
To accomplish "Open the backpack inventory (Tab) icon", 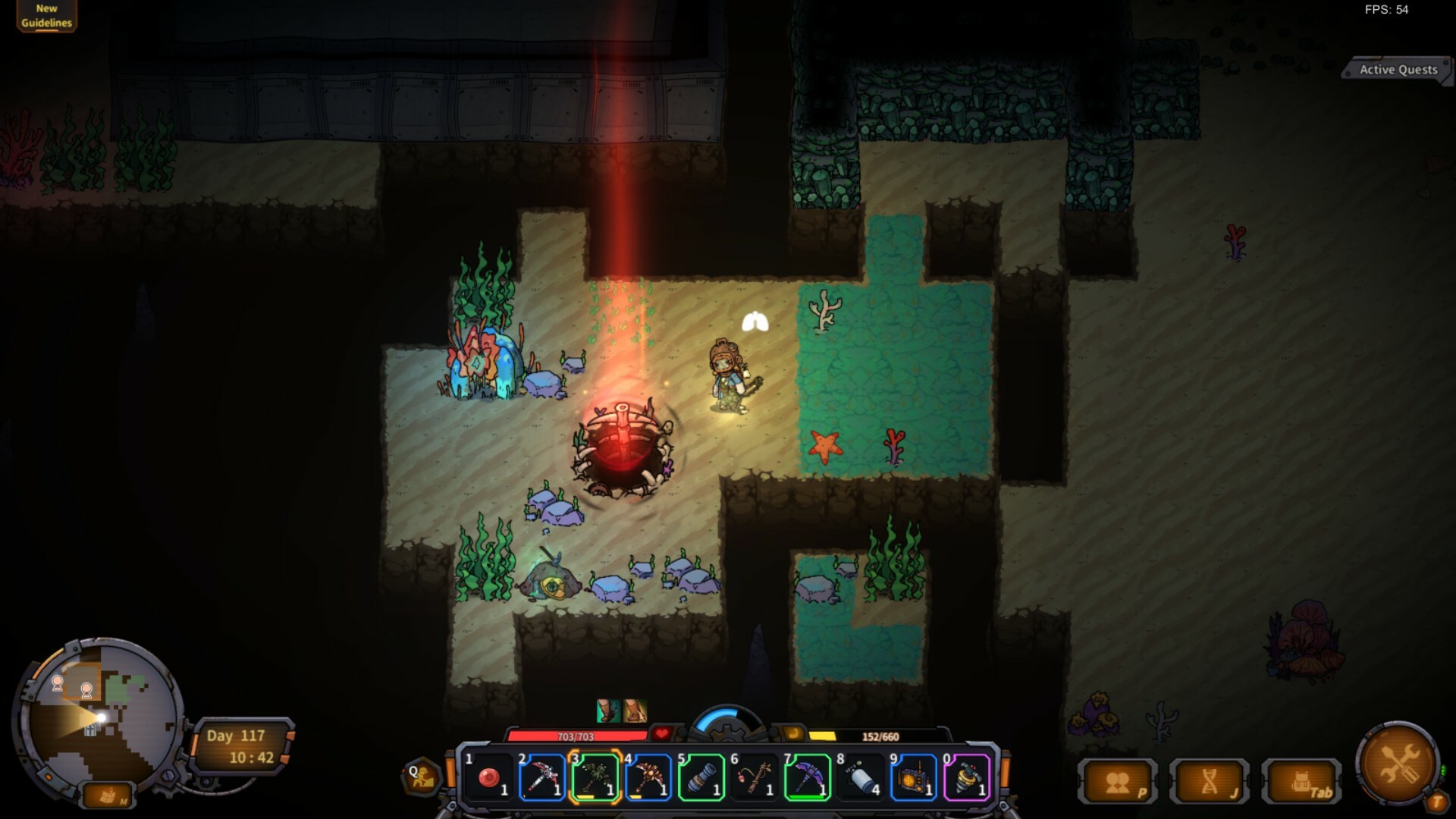I will [1301, 780].
